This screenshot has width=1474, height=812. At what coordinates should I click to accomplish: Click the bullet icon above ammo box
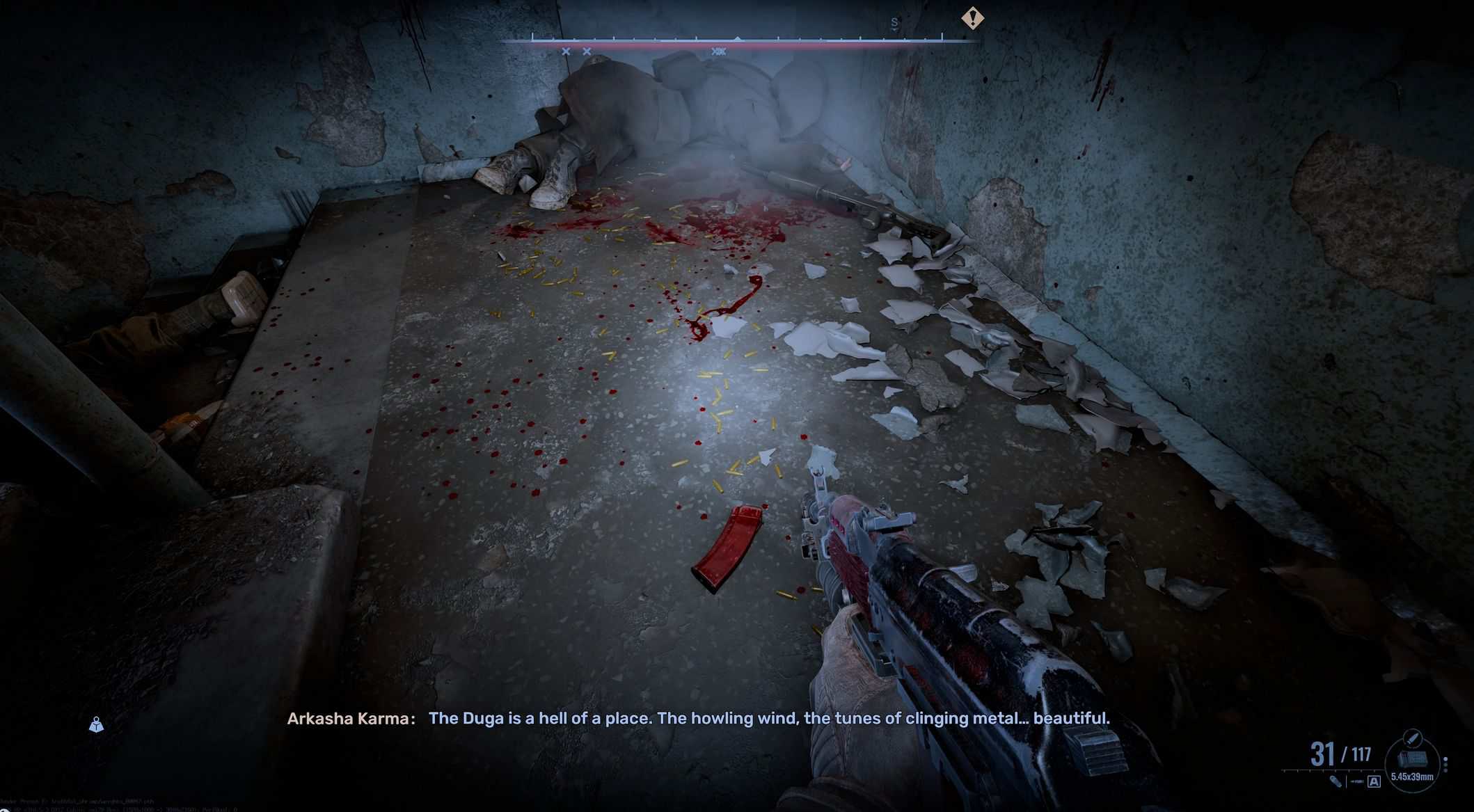[x=1412, y=738]
